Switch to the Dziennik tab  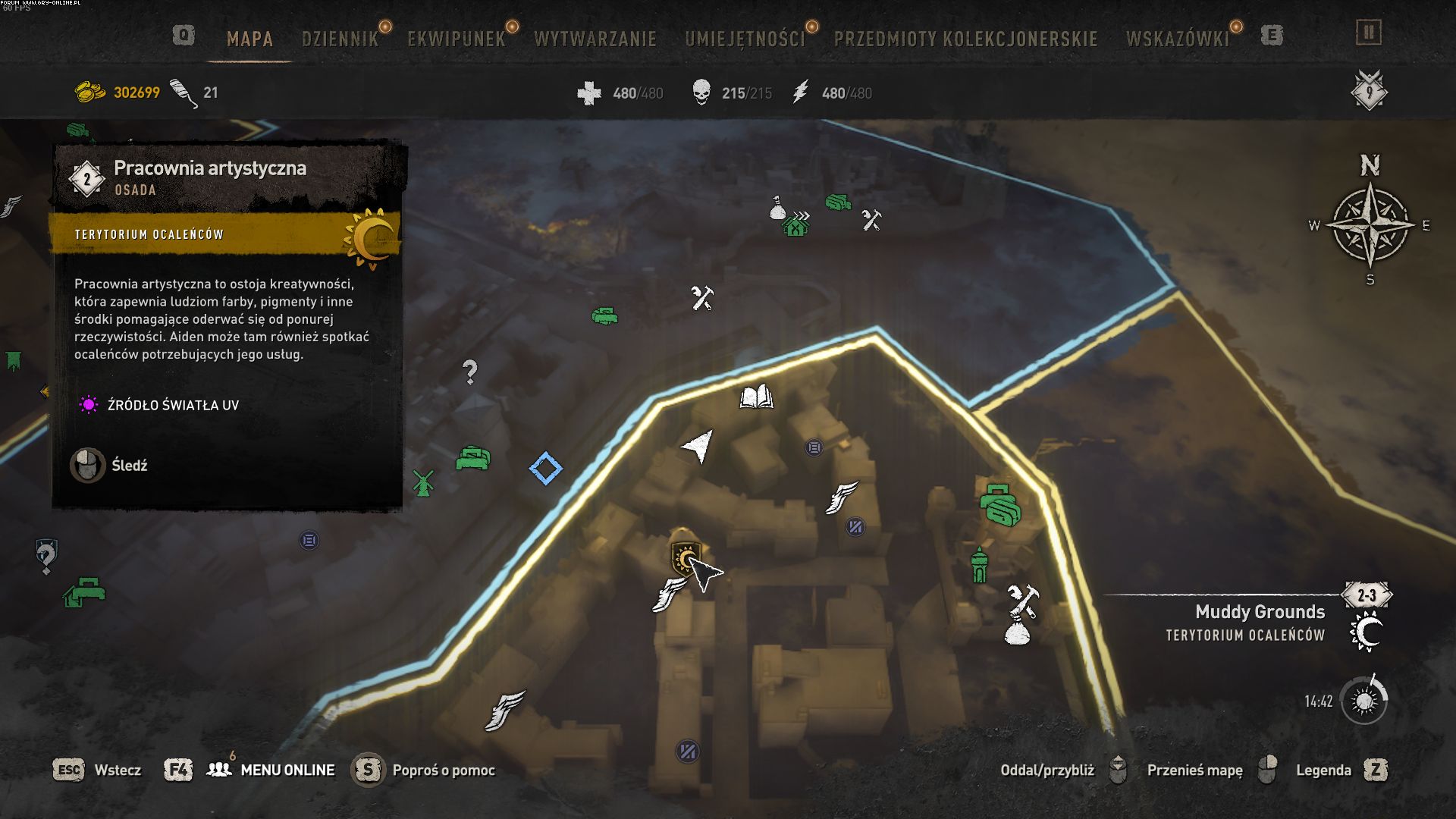[x=340, y=39]
